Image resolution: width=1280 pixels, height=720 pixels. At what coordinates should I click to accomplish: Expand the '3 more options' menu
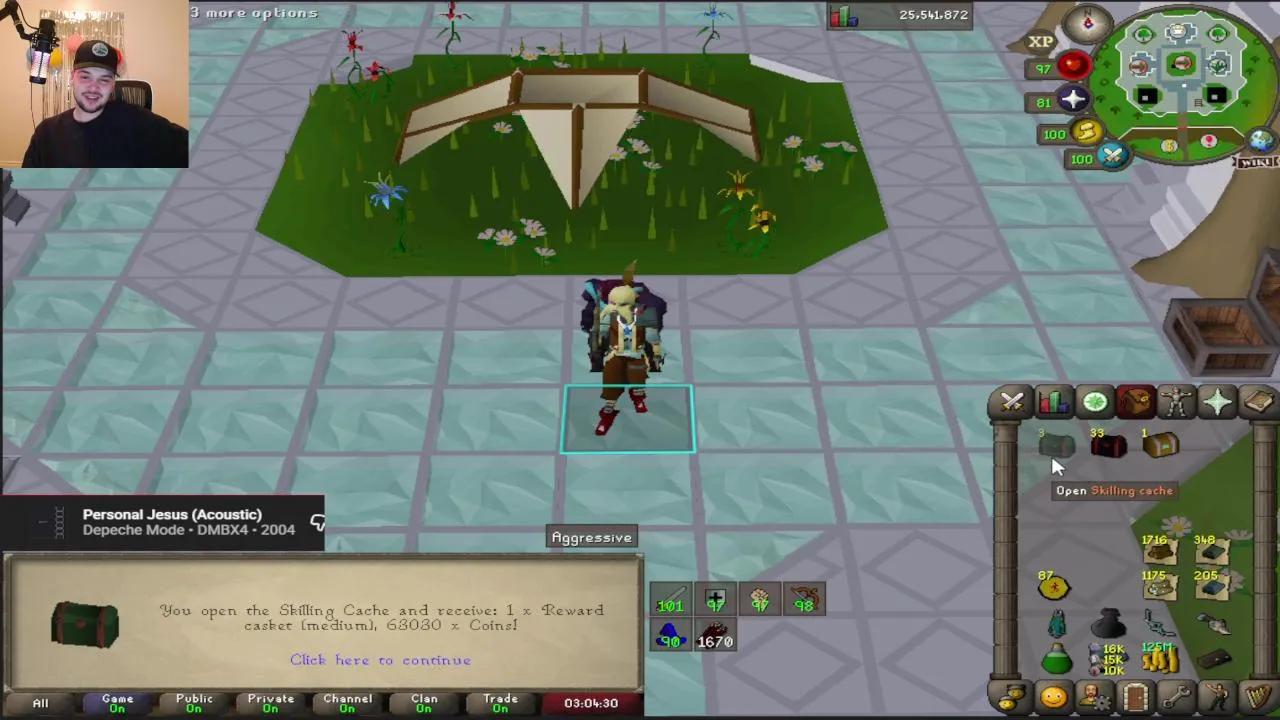pyautogui.click(x=253, y=12)
